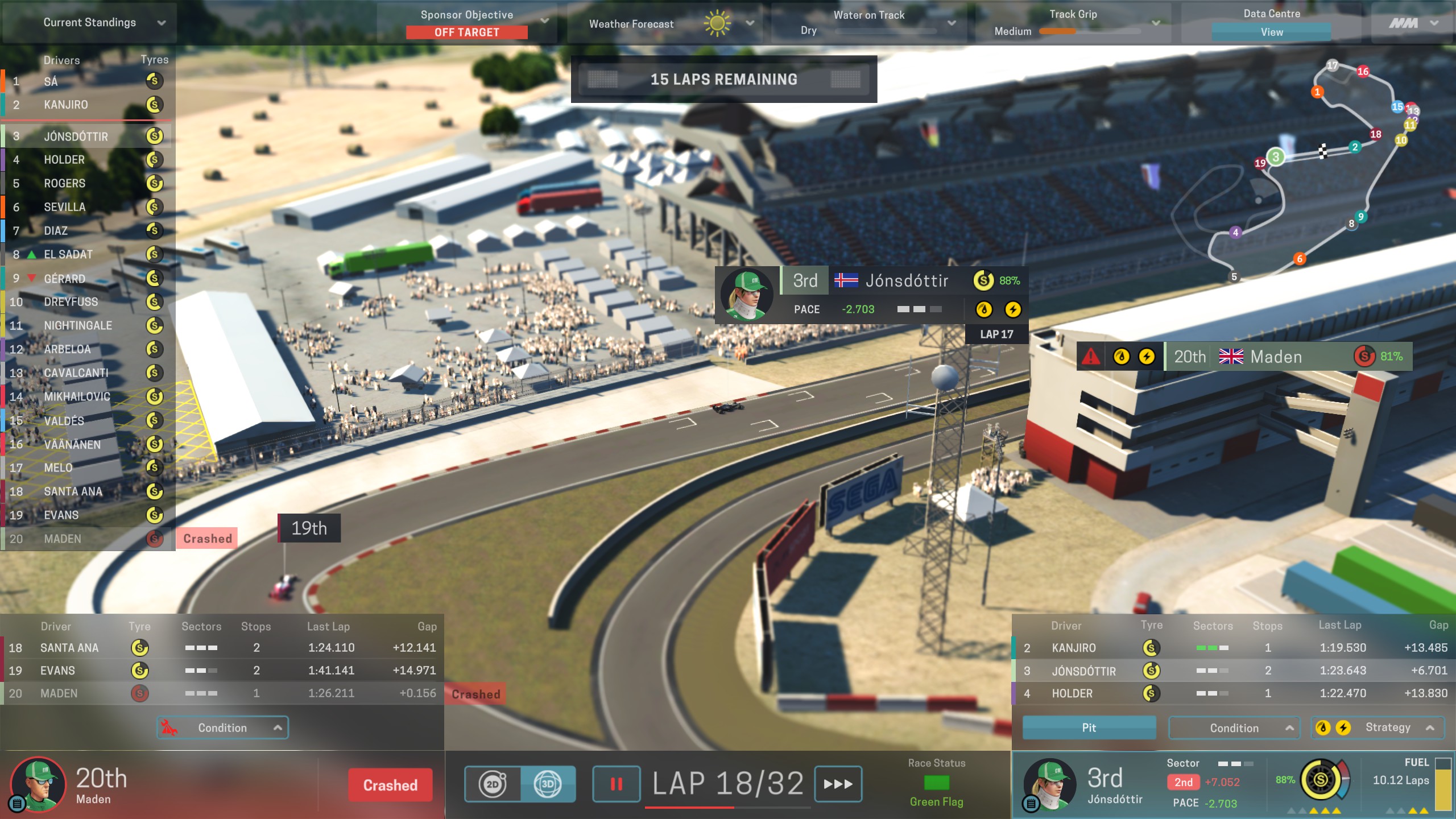Click the circuit minimap

[x=1308, y=171]
